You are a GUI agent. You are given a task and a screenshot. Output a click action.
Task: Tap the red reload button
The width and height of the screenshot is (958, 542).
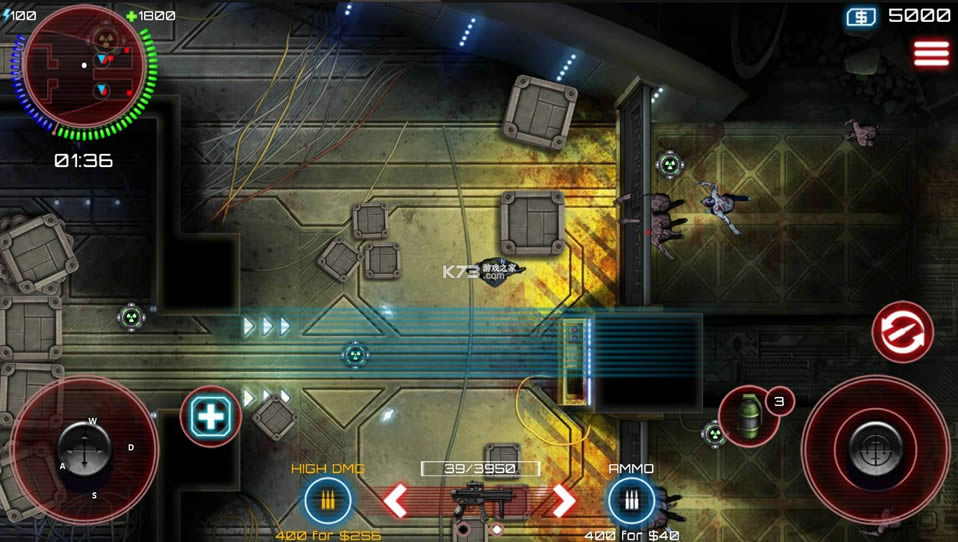coord(902,332)
